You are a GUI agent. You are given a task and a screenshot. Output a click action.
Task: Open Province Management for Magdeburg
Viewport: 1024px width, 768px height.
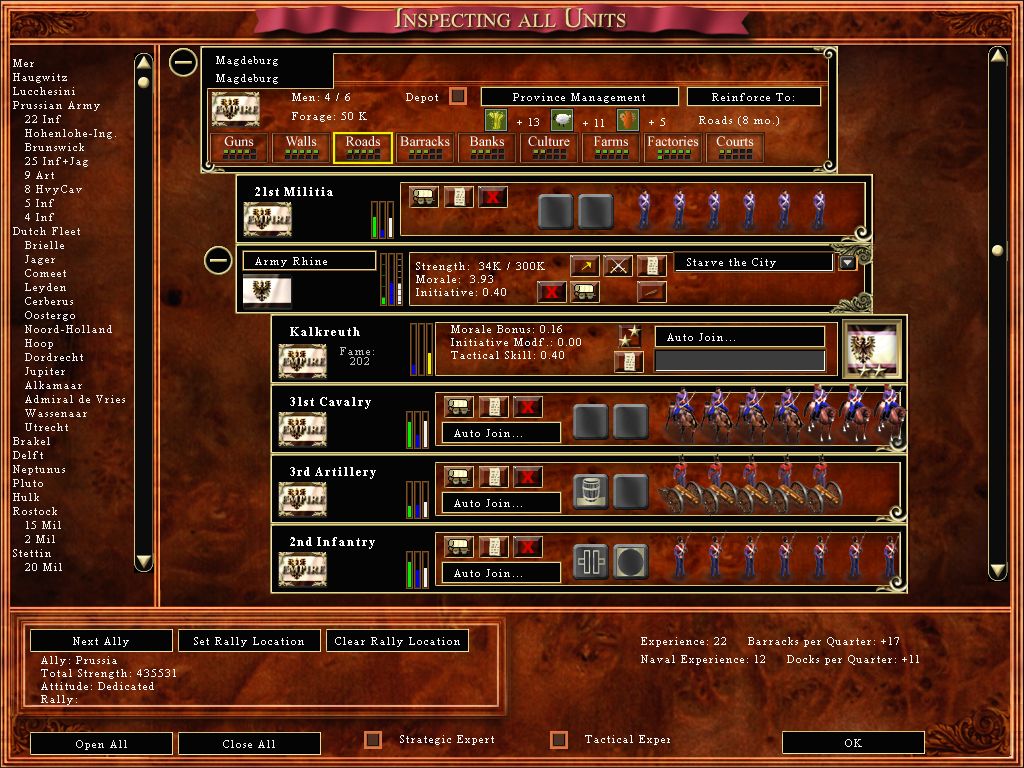click(579, 97)
